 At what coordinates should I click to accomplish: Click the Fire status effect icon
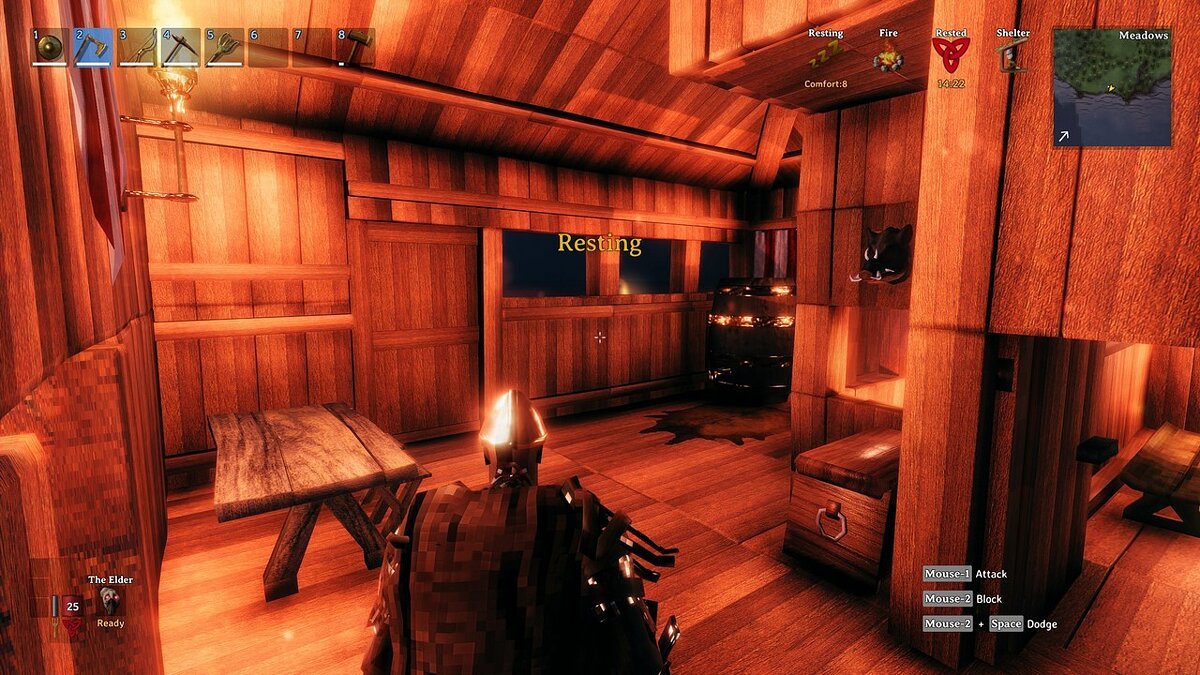pyautogui.click(x=887, y=59)
